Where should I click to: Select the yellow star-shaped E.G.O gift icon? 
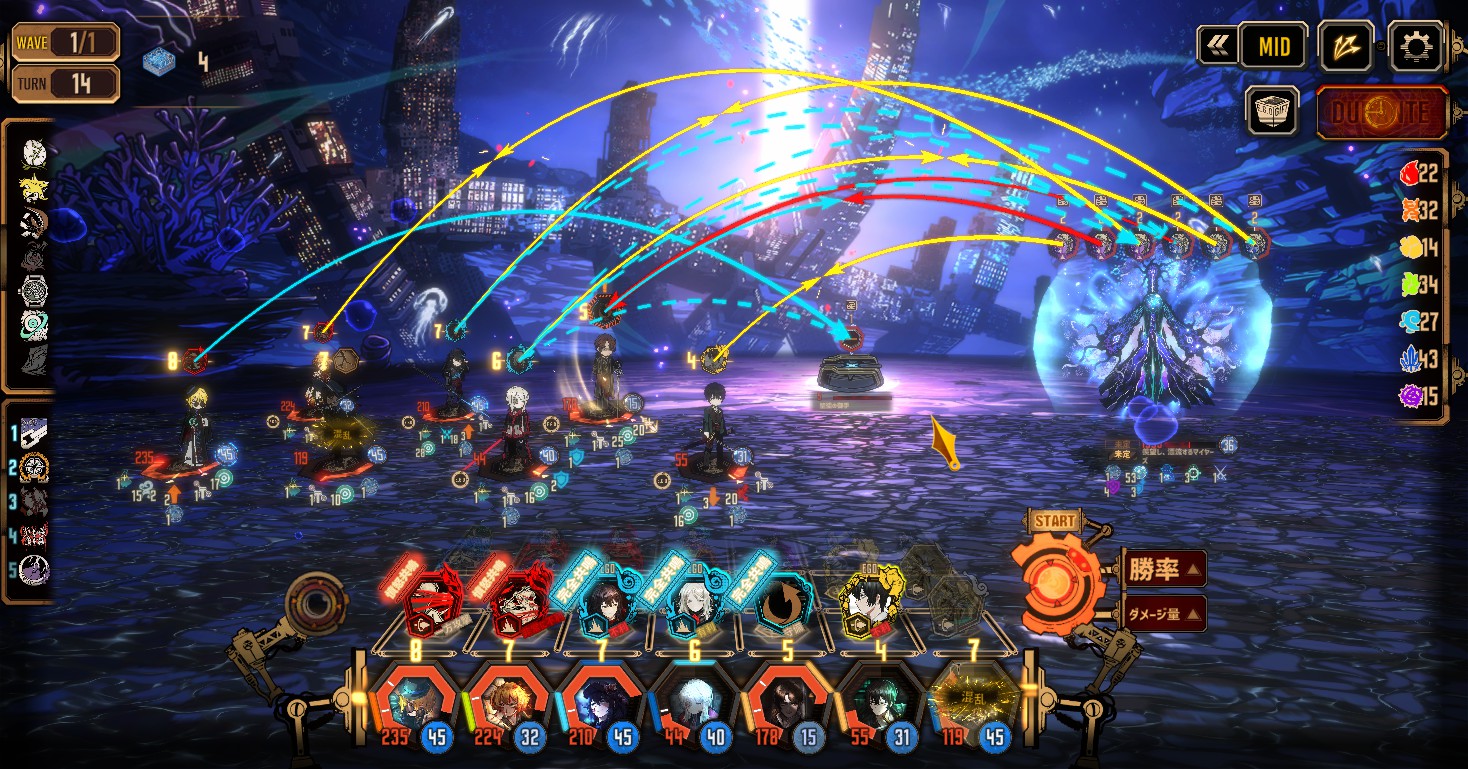(x=34, y=187)
